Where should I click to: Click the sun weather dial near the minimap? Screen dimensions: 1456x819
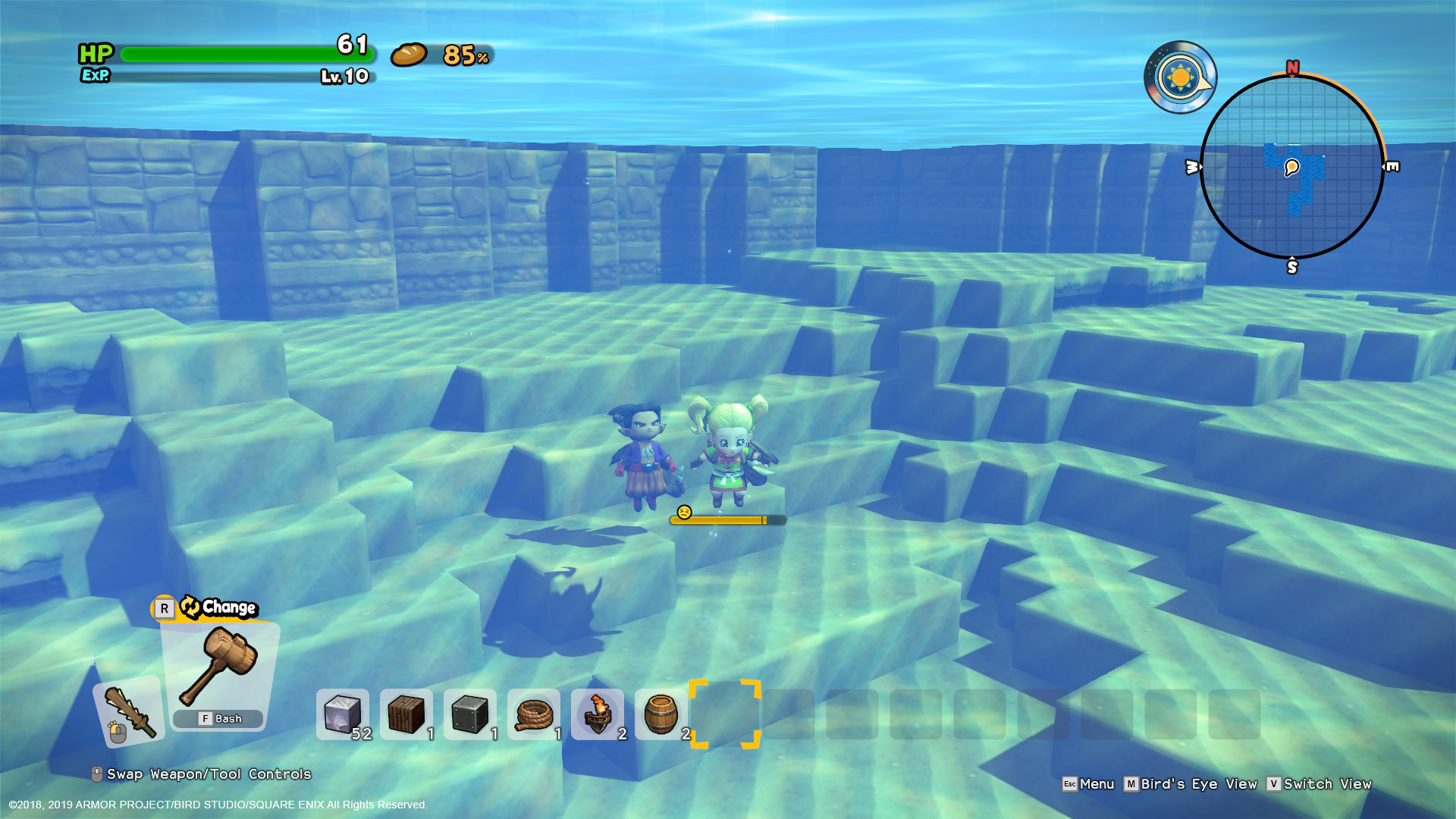coord(1180,76)
